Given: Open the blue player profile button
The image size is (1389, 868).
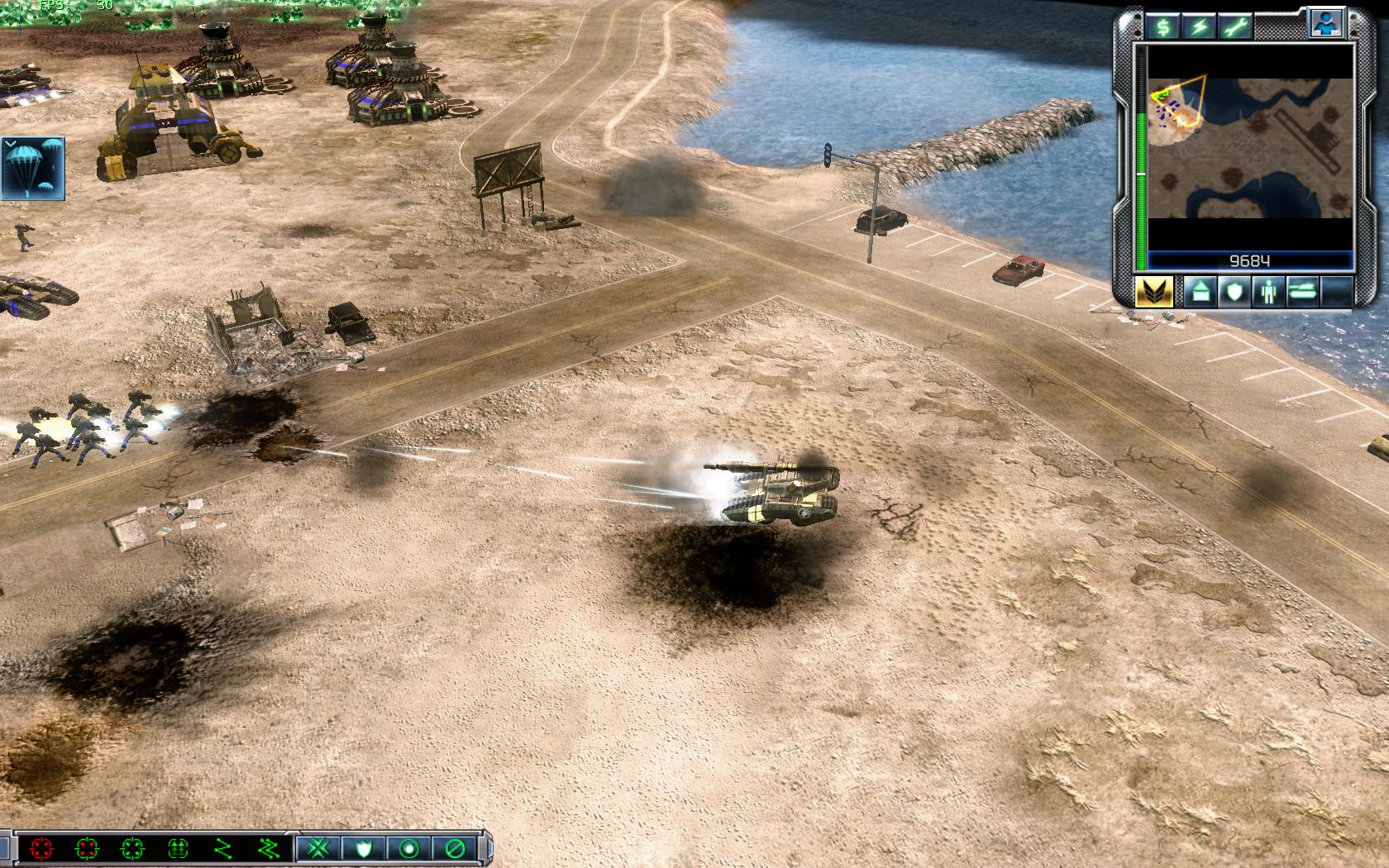Looking at the screenshot, I should 1325,24.
